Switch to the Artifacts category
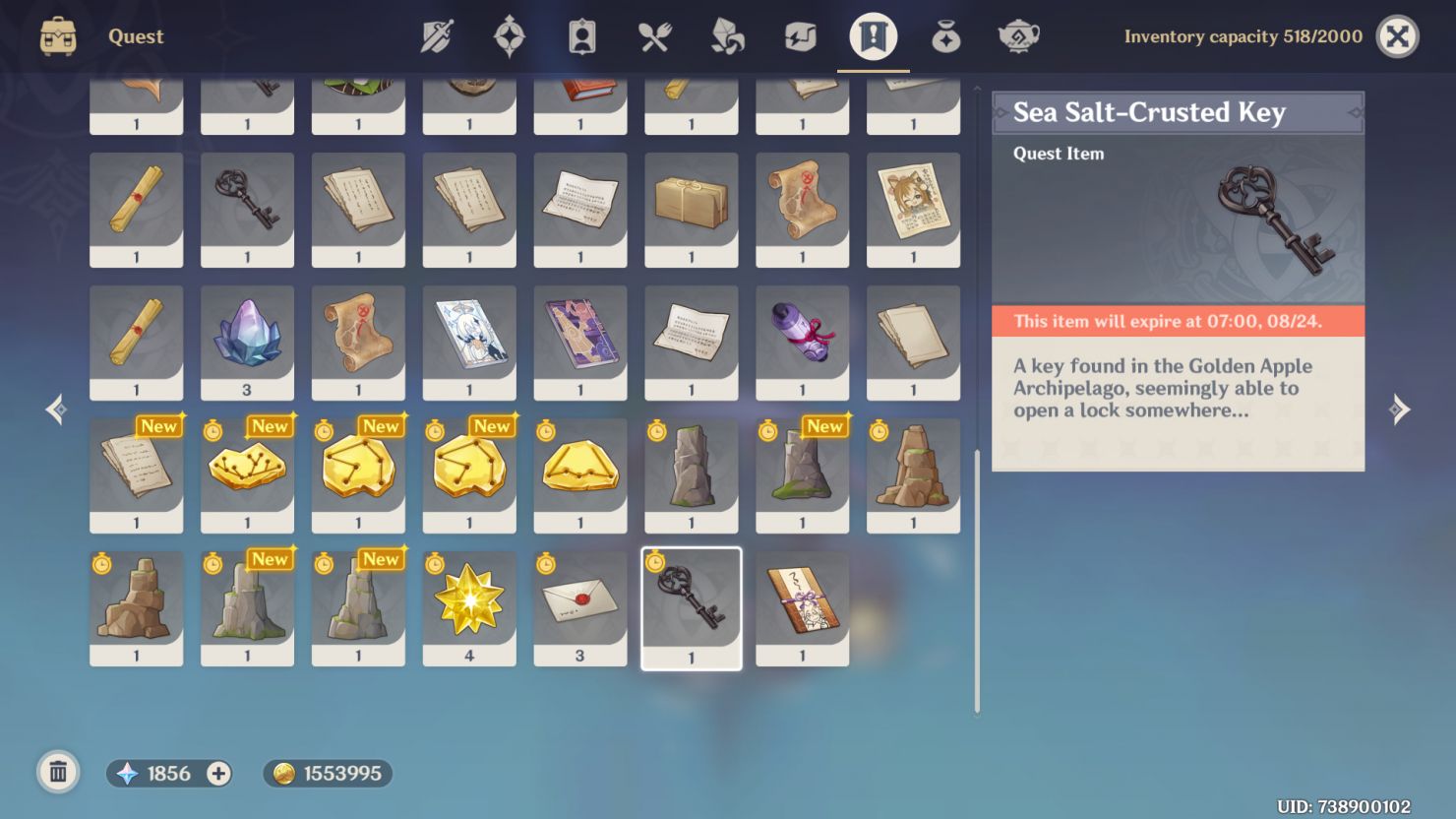 pyautogui.click(x=509, y=36)
